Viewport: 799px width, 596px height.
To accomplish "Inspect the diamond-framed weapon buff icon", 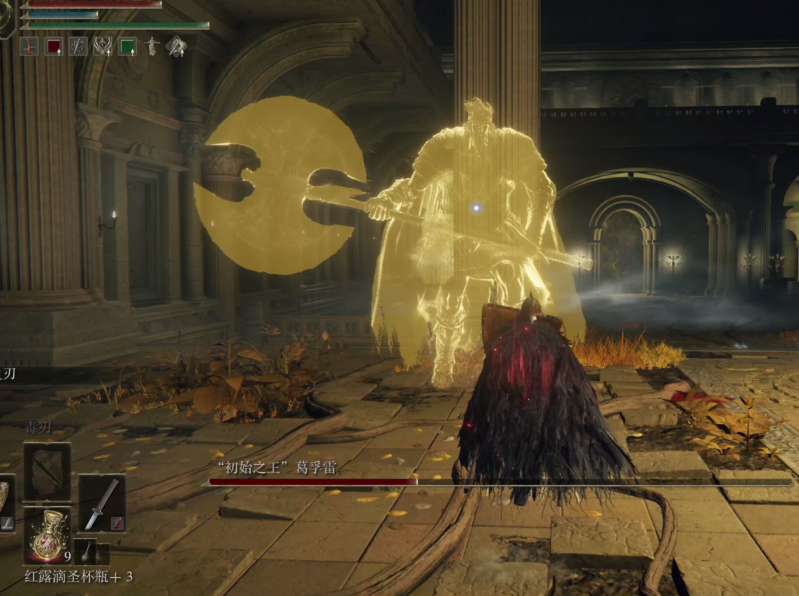I will 176,46.
